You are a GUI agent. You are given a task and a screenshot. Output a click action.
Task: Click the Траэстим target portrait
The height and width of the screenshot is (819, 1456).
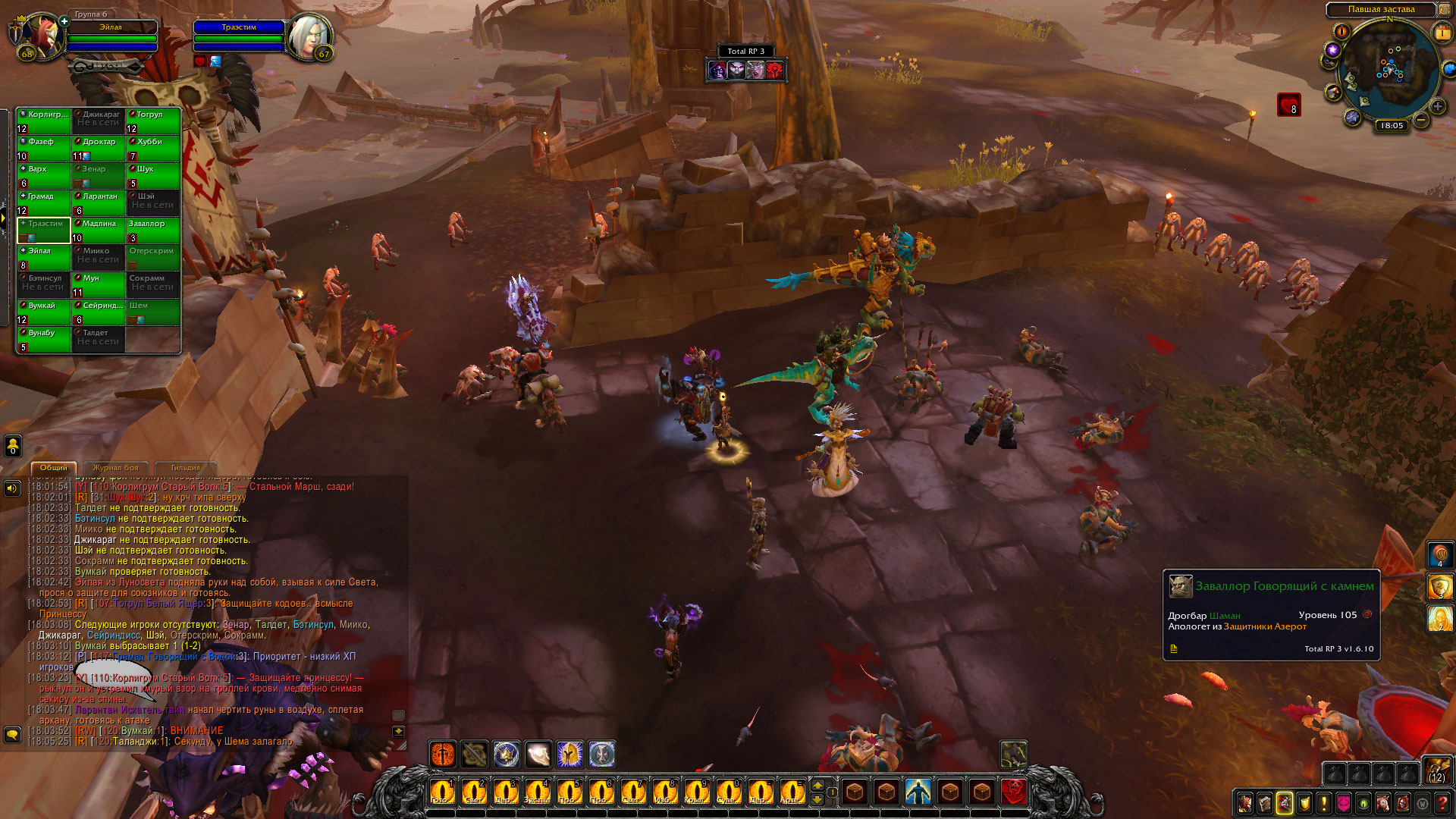coord(309,35)
